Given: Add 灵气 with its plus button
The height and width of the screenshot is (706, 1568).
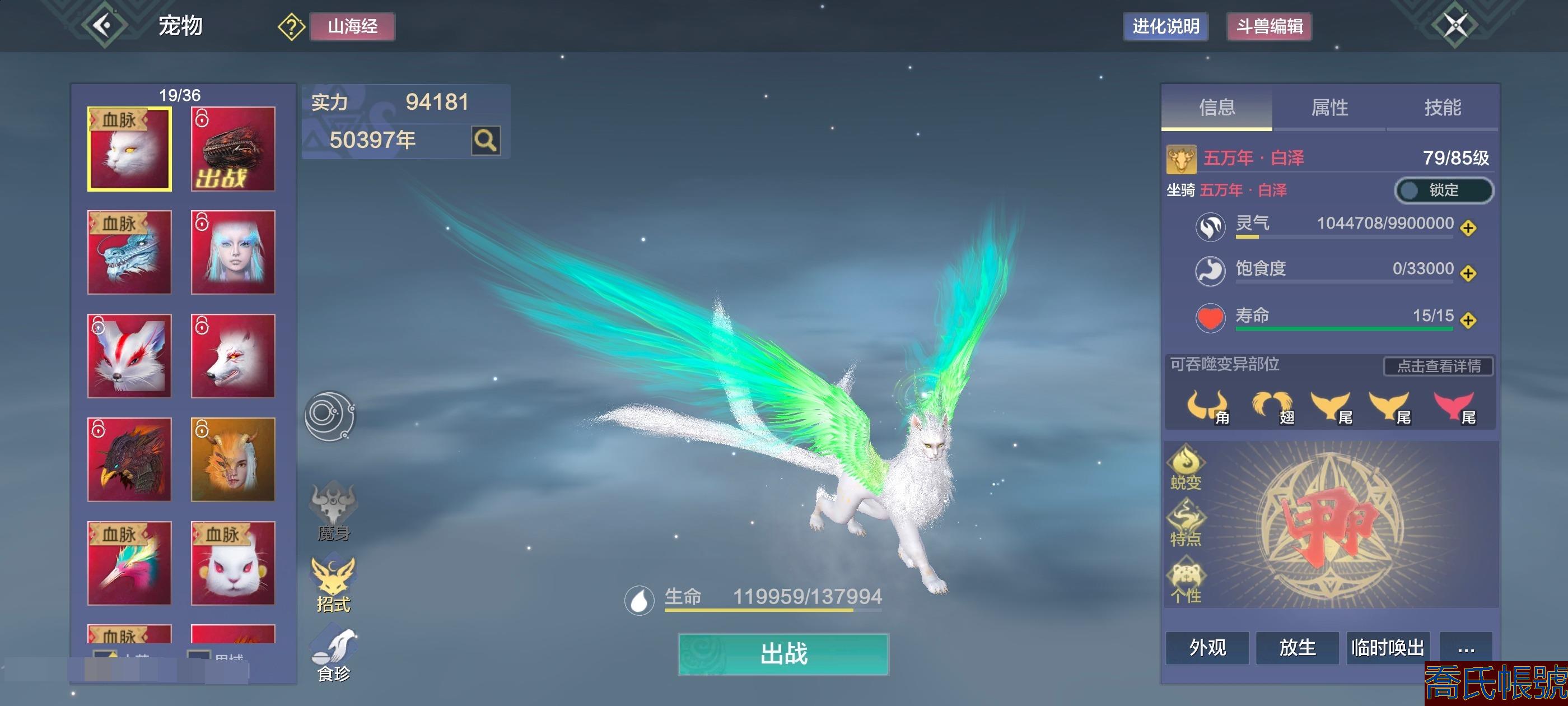Looking at the screenshot, I should click(x=1468, y=228).
